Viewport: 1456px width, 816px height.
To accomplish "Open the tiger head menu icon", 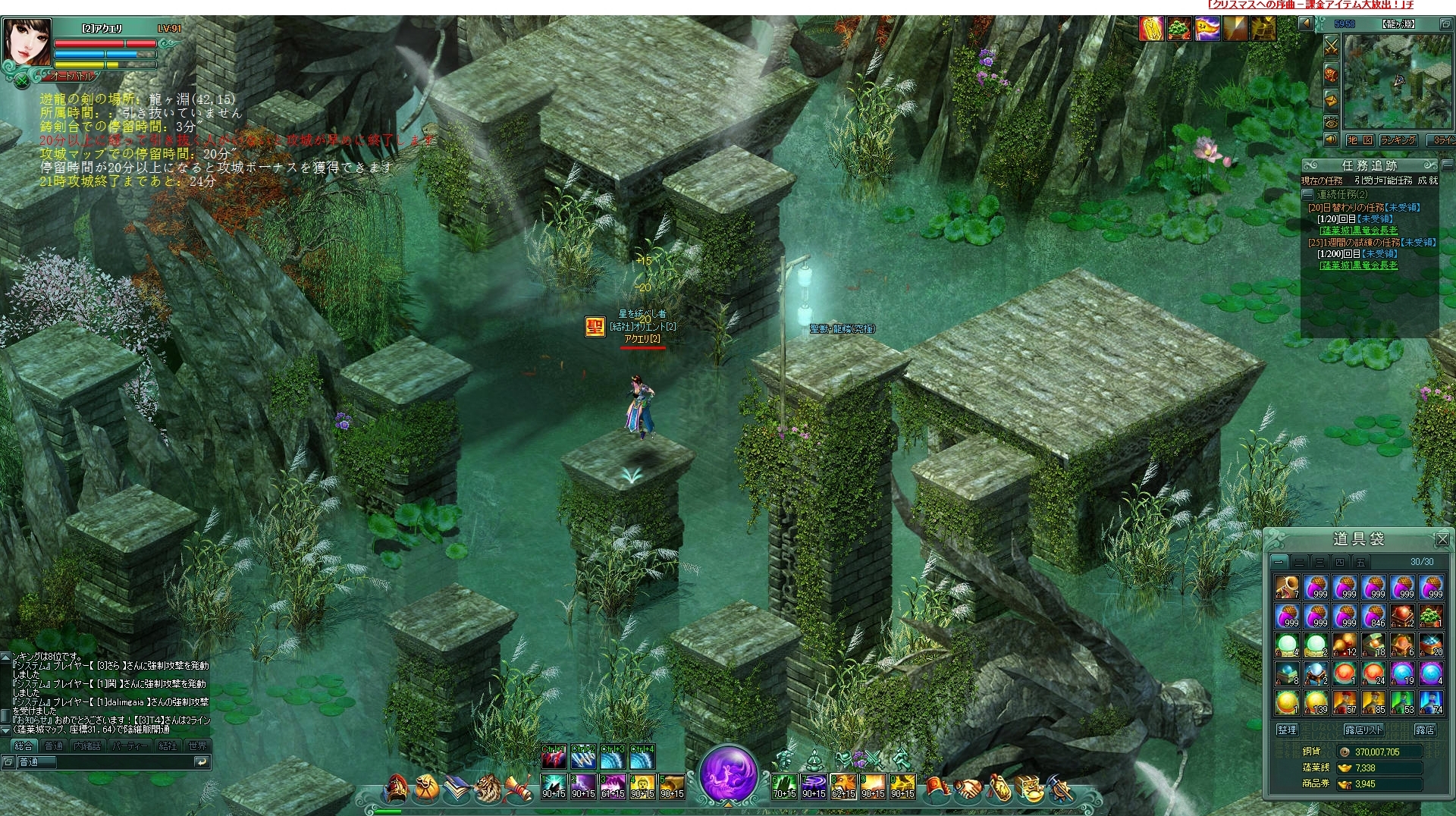I will (487, 789).
